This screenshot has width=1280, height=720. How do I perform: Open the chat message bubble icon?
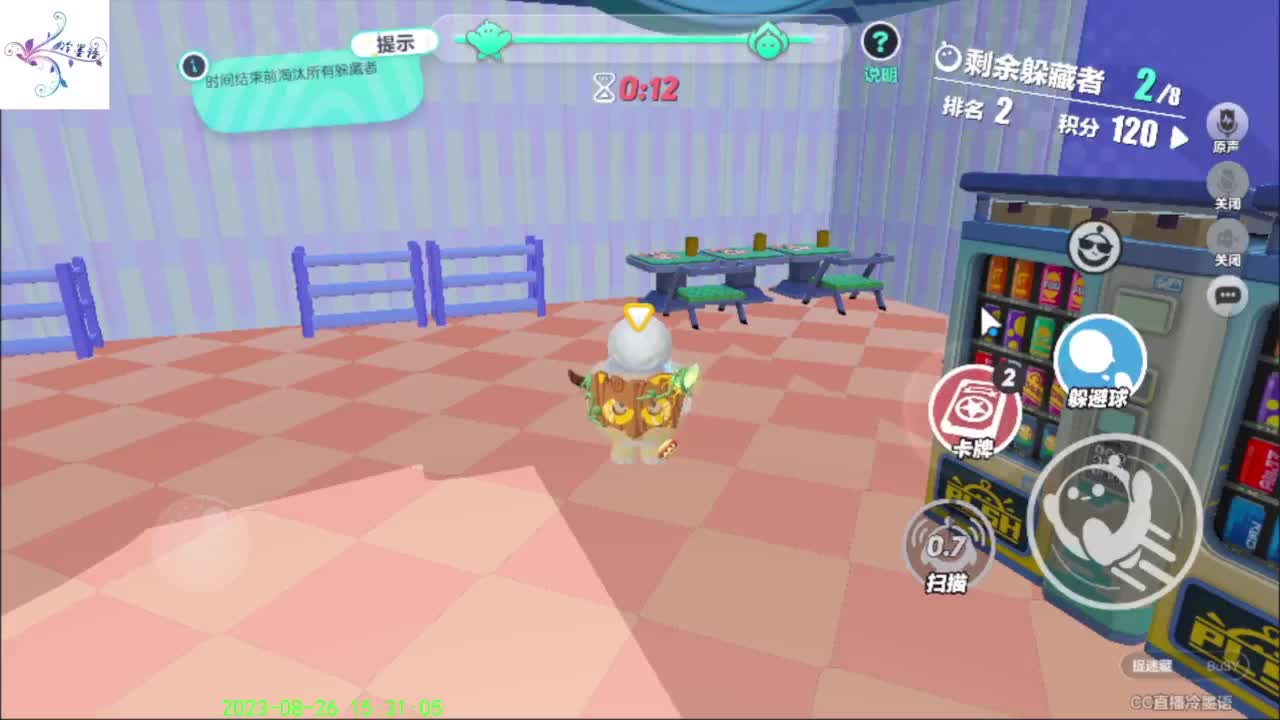pyautogui.click(x=1227, y=295)
